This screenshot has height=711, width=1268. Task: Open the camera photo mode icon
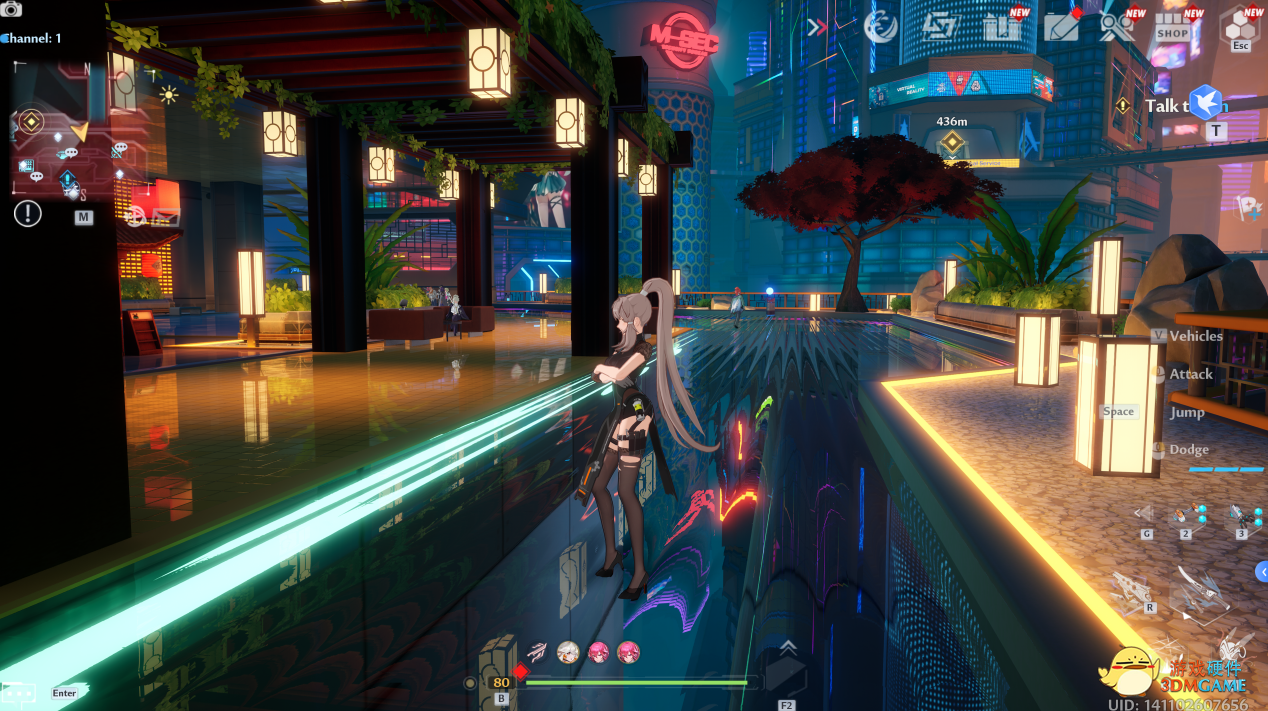(x=11, y=9)
